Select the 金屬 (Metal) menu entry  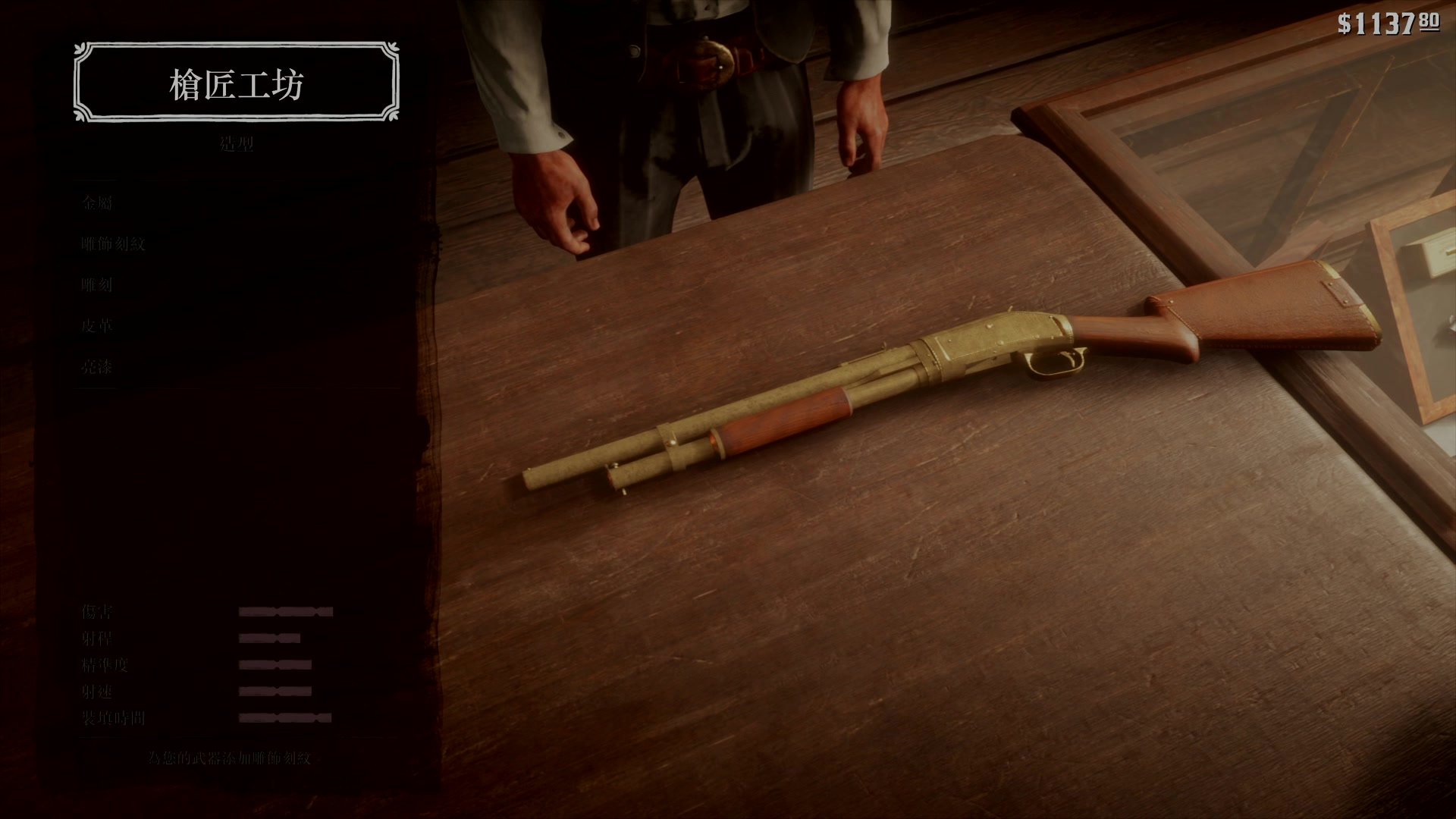pyautogui.click(x=97, y=202)
